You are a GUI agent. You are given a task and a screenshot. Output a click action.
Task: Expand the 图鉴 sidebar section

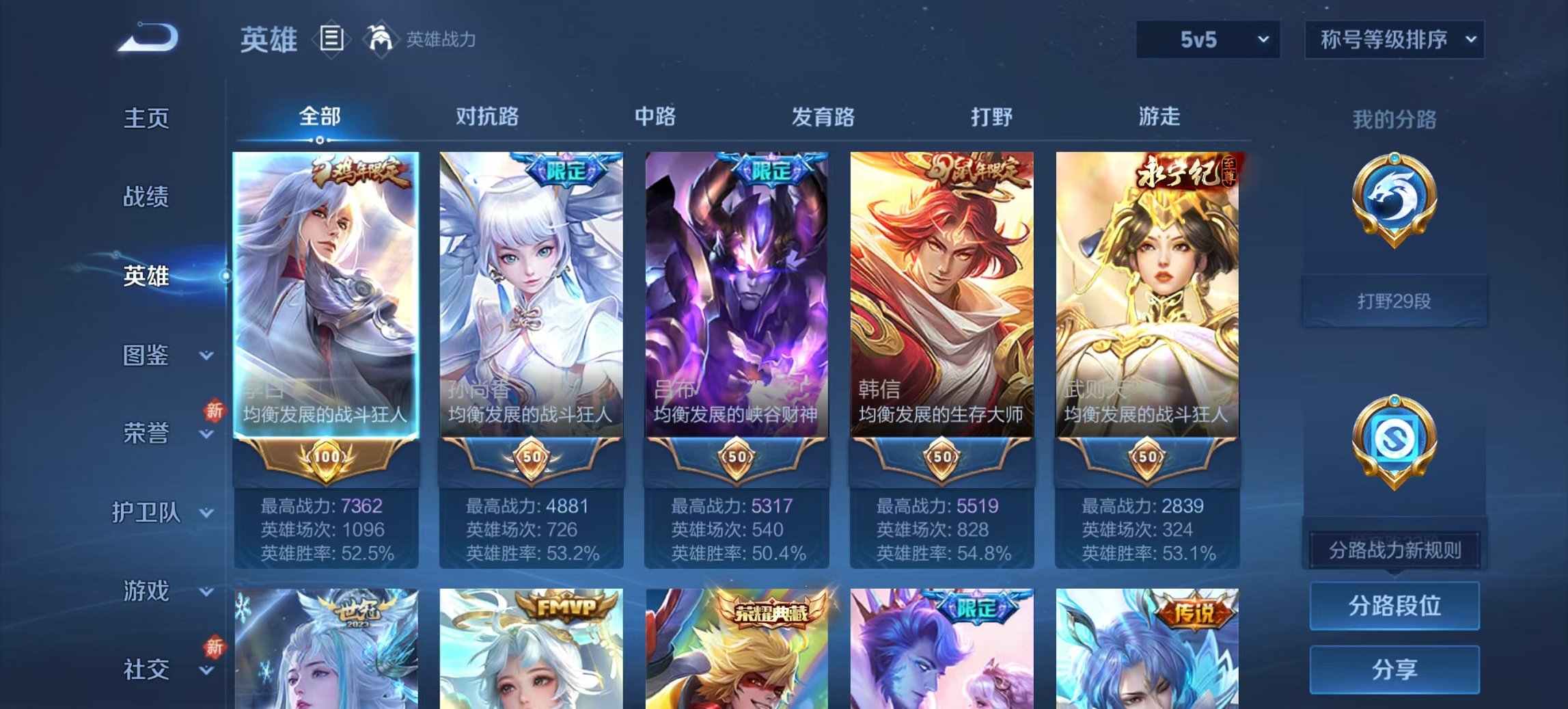pyautogui.click(x=147, y=355)
